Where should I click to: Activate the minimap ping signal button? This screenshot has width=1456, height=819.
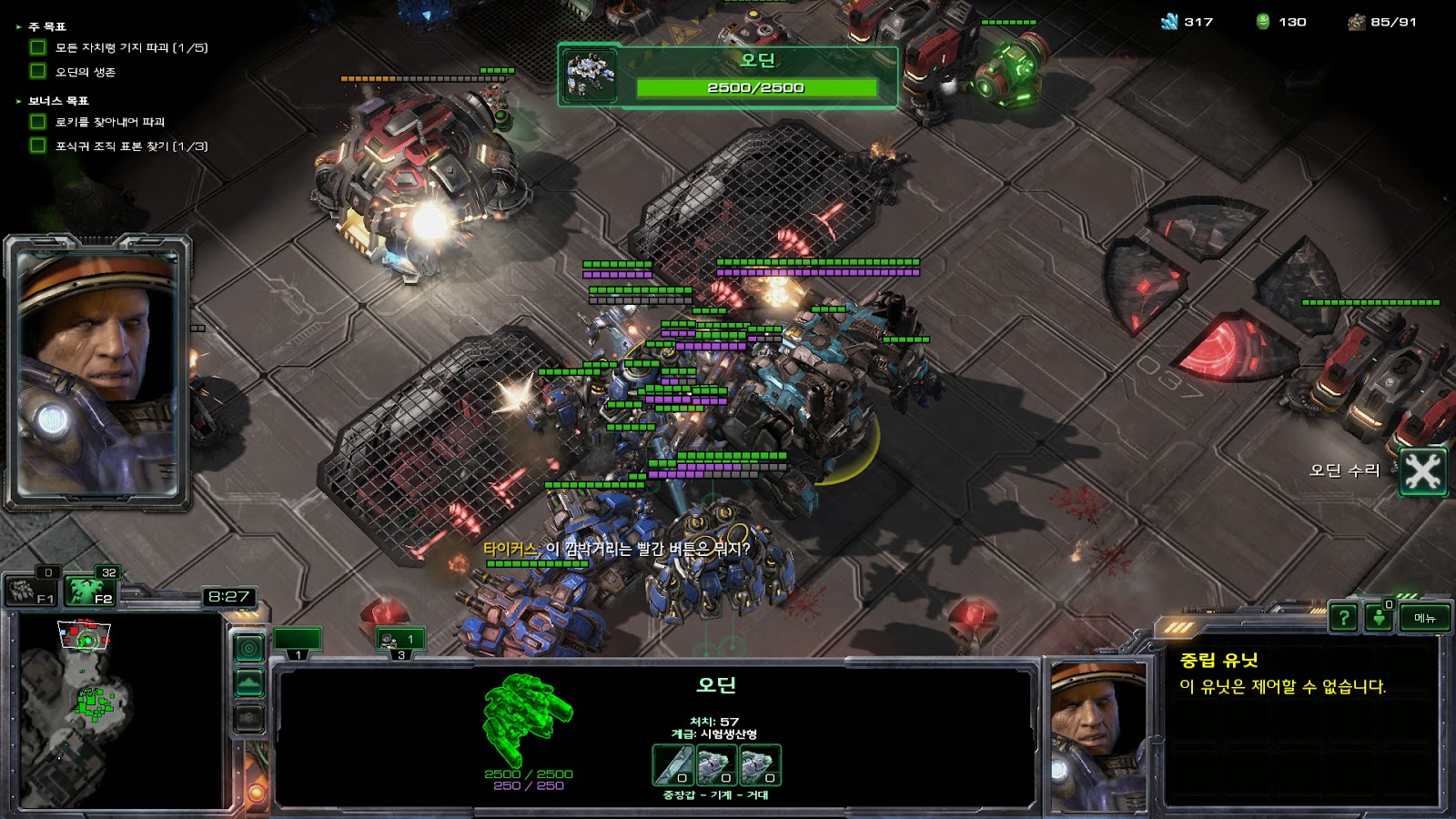249,648
